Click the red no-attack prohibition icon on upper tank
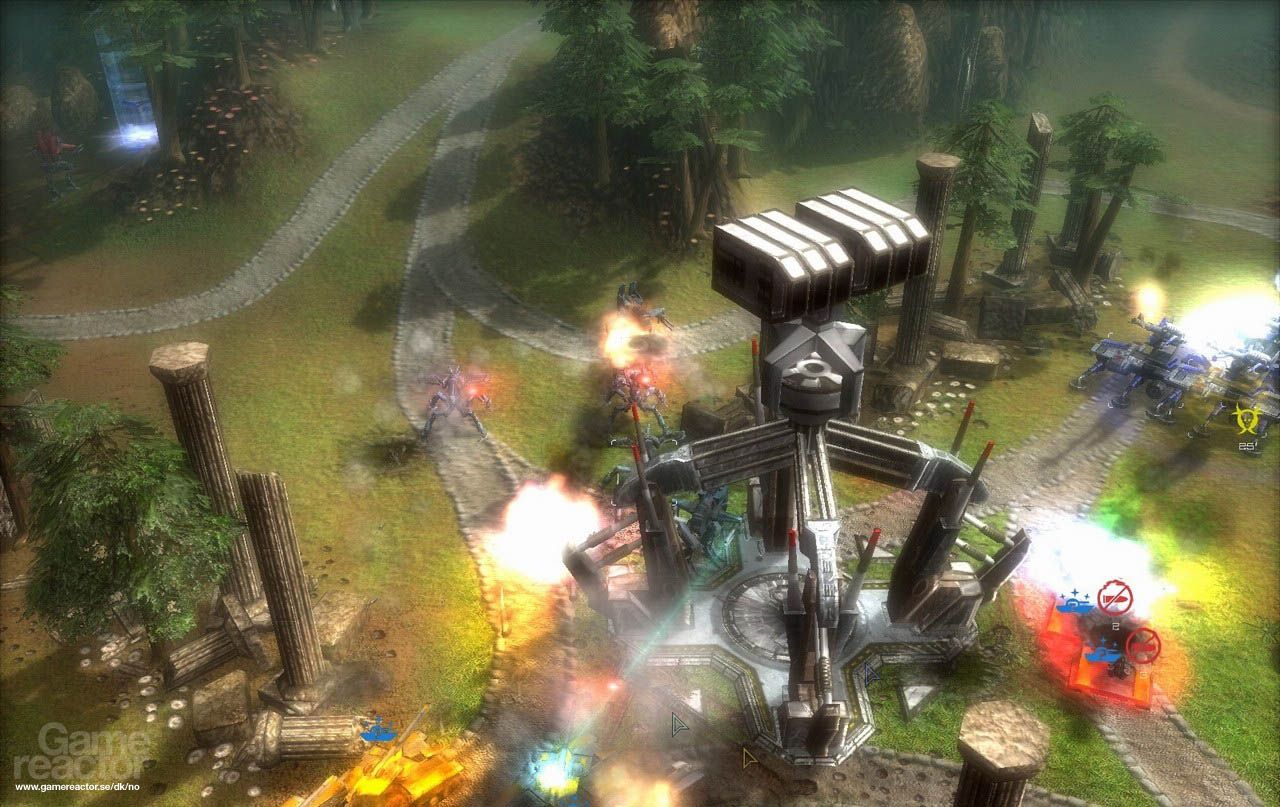The image size is (1280, 807). point(1115,597)
